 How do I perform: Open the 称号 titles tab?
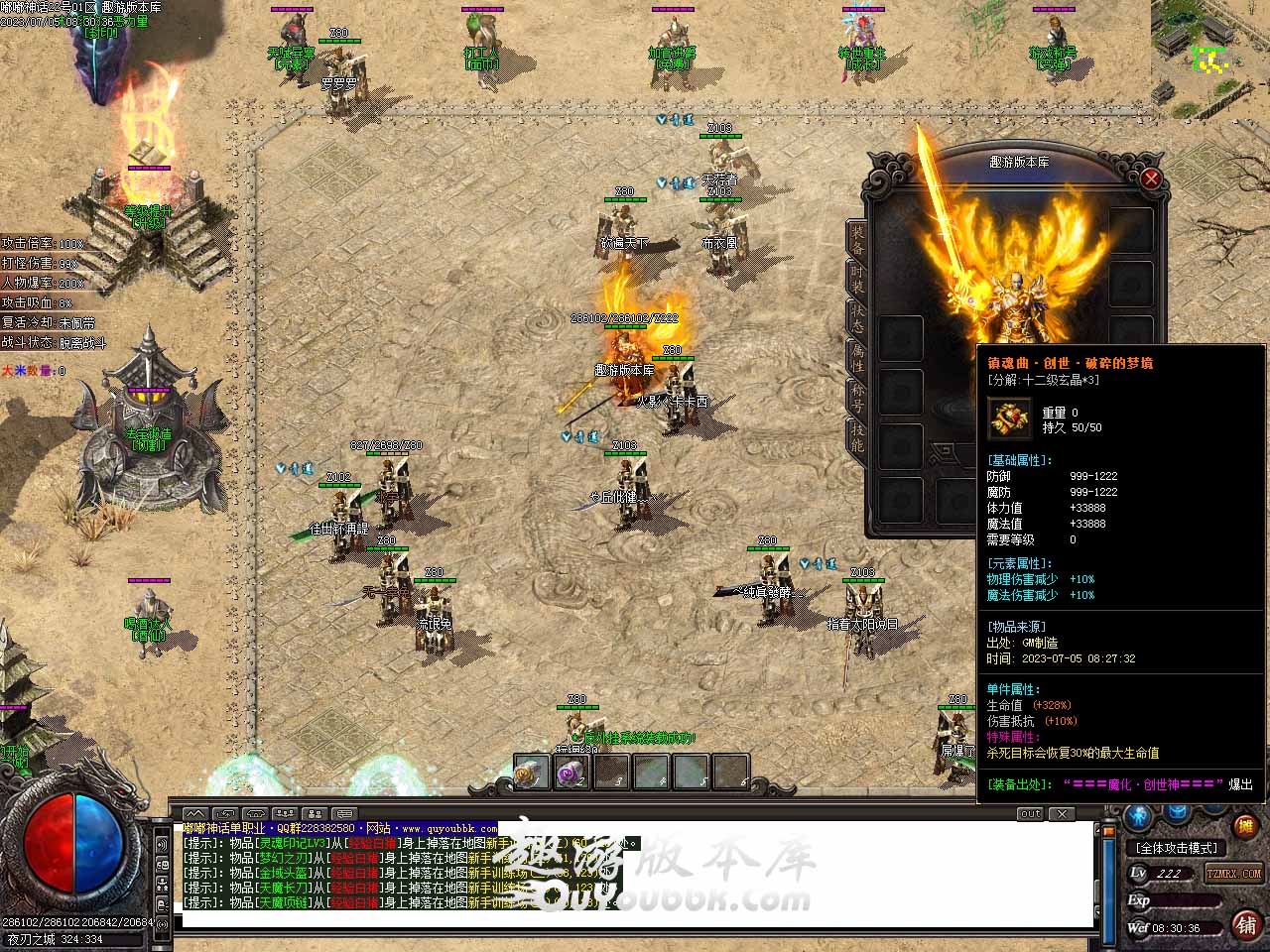point(857,397)
